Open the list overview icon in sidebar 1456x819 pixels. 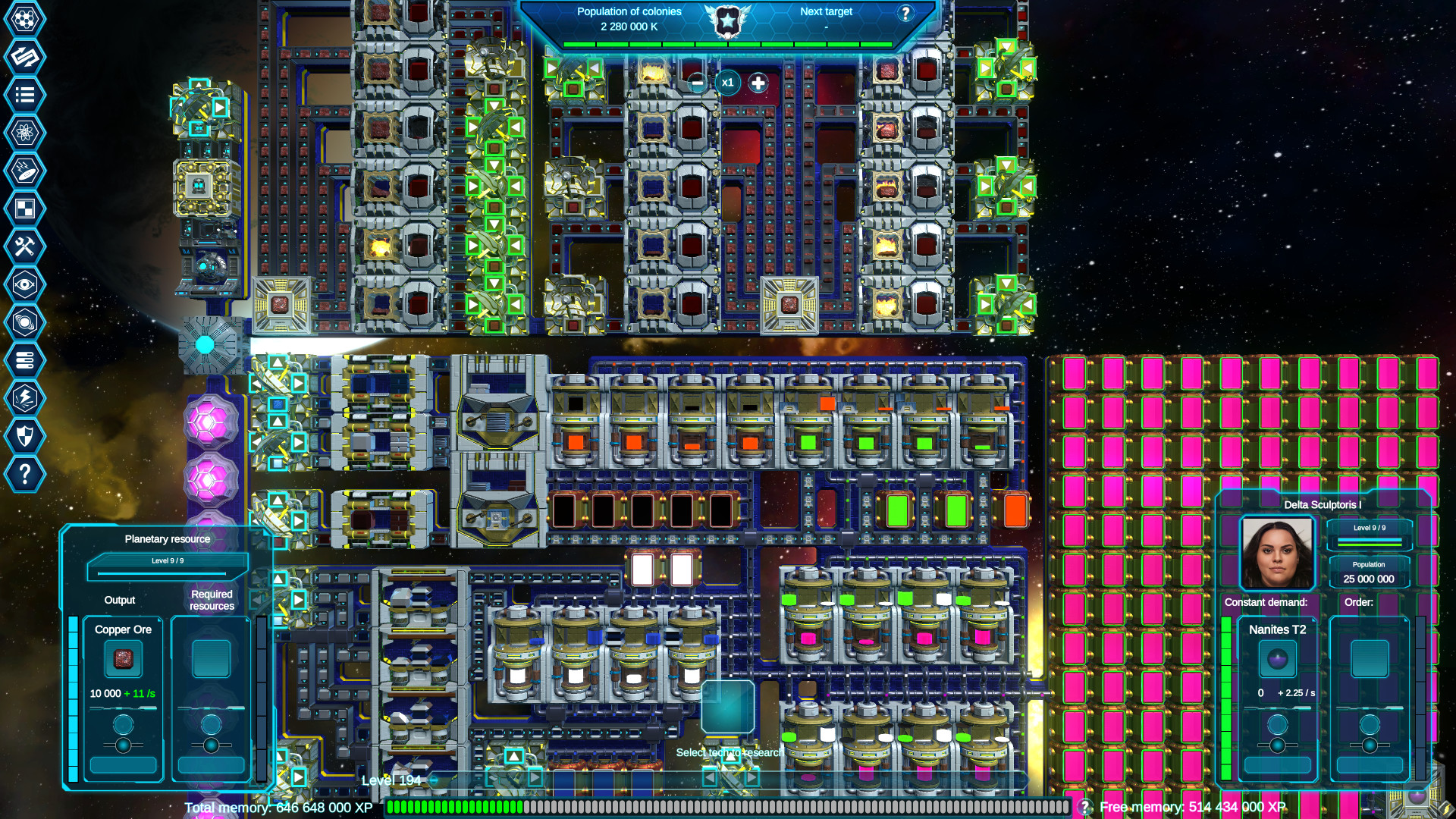(x=25, y=95)
